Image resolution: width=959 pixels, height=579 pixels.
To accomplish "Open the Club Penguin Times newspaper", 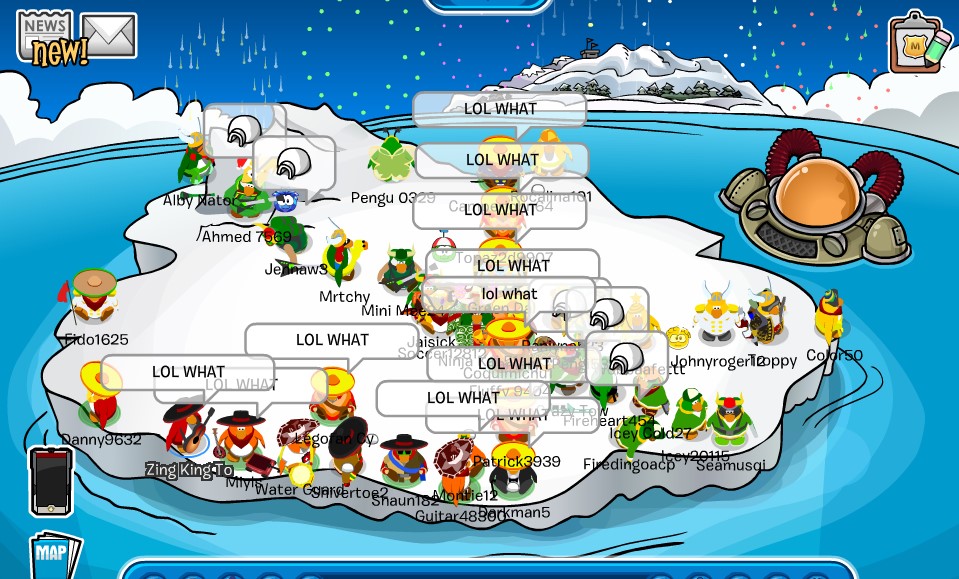I will coord(45,38).
